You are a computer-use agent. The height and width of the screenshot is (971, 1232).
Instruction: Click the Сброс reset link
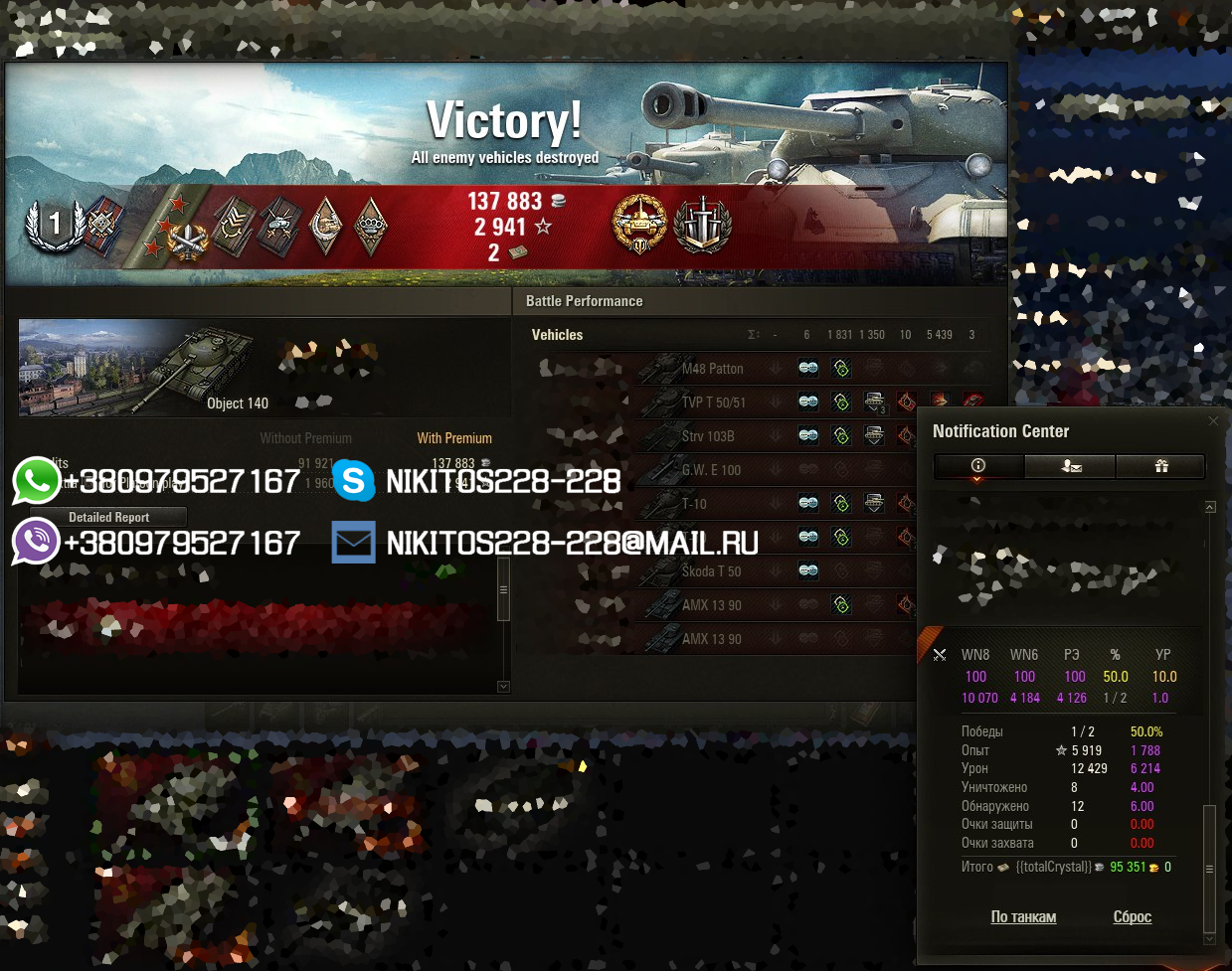[1132, 916]
